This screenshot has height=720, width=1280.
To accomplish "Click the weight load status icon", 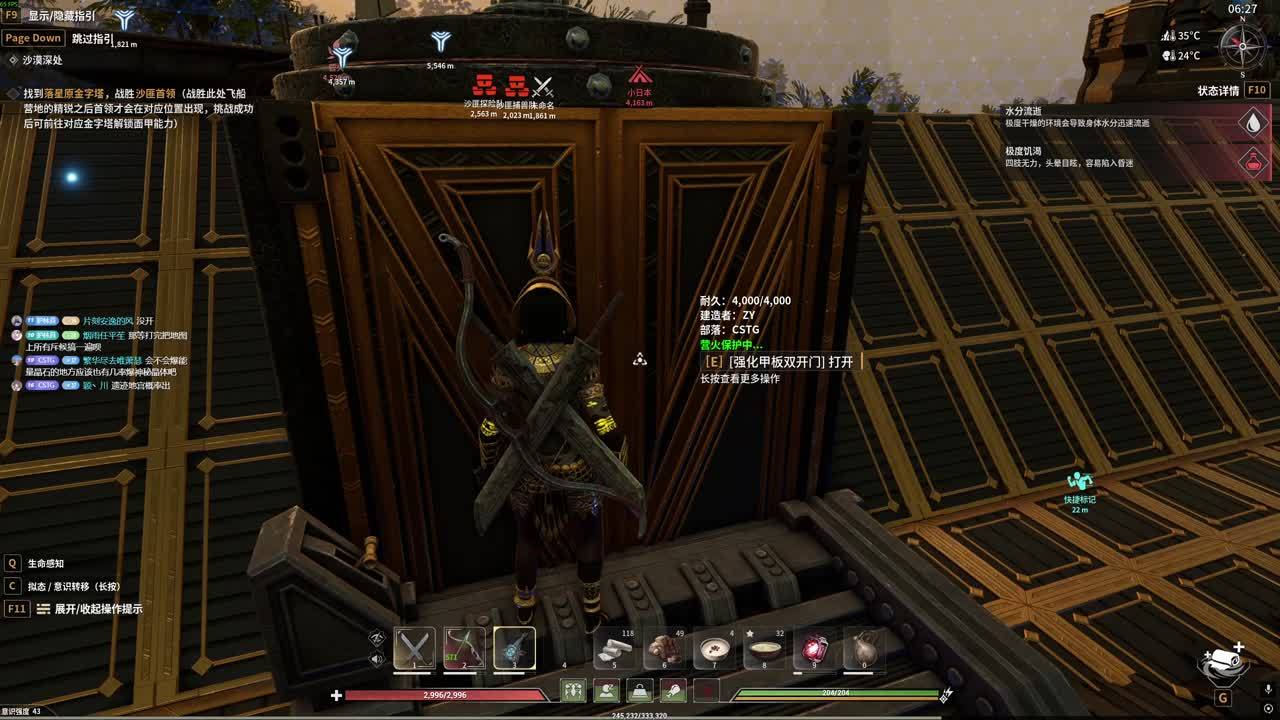I will click(x=640, y=690).
